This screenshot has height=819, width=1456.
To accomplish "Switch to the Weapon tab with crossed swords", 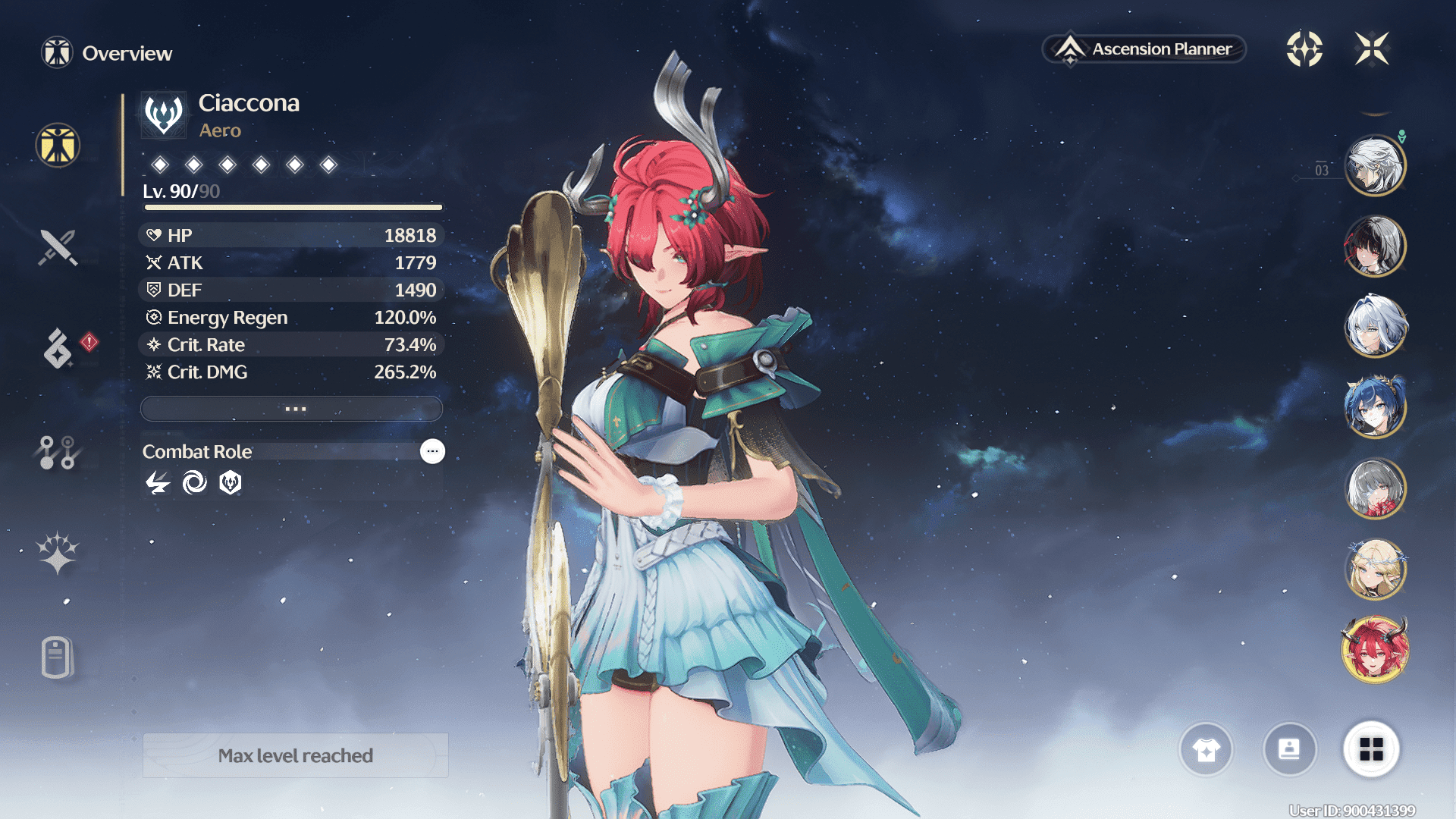I will [x=58, y=247].
